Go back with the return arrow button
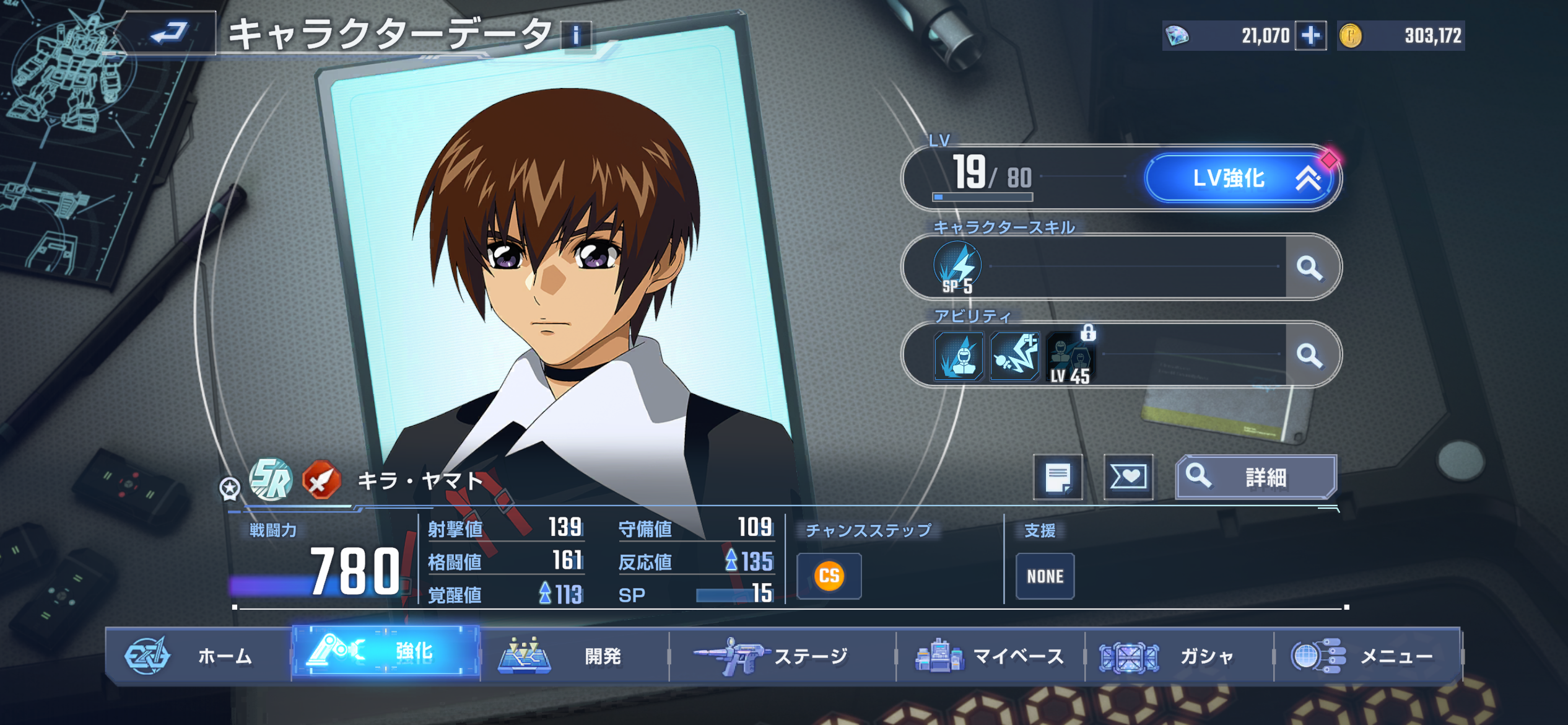Screen dimensions: 1568x725 tap(168, 33)
